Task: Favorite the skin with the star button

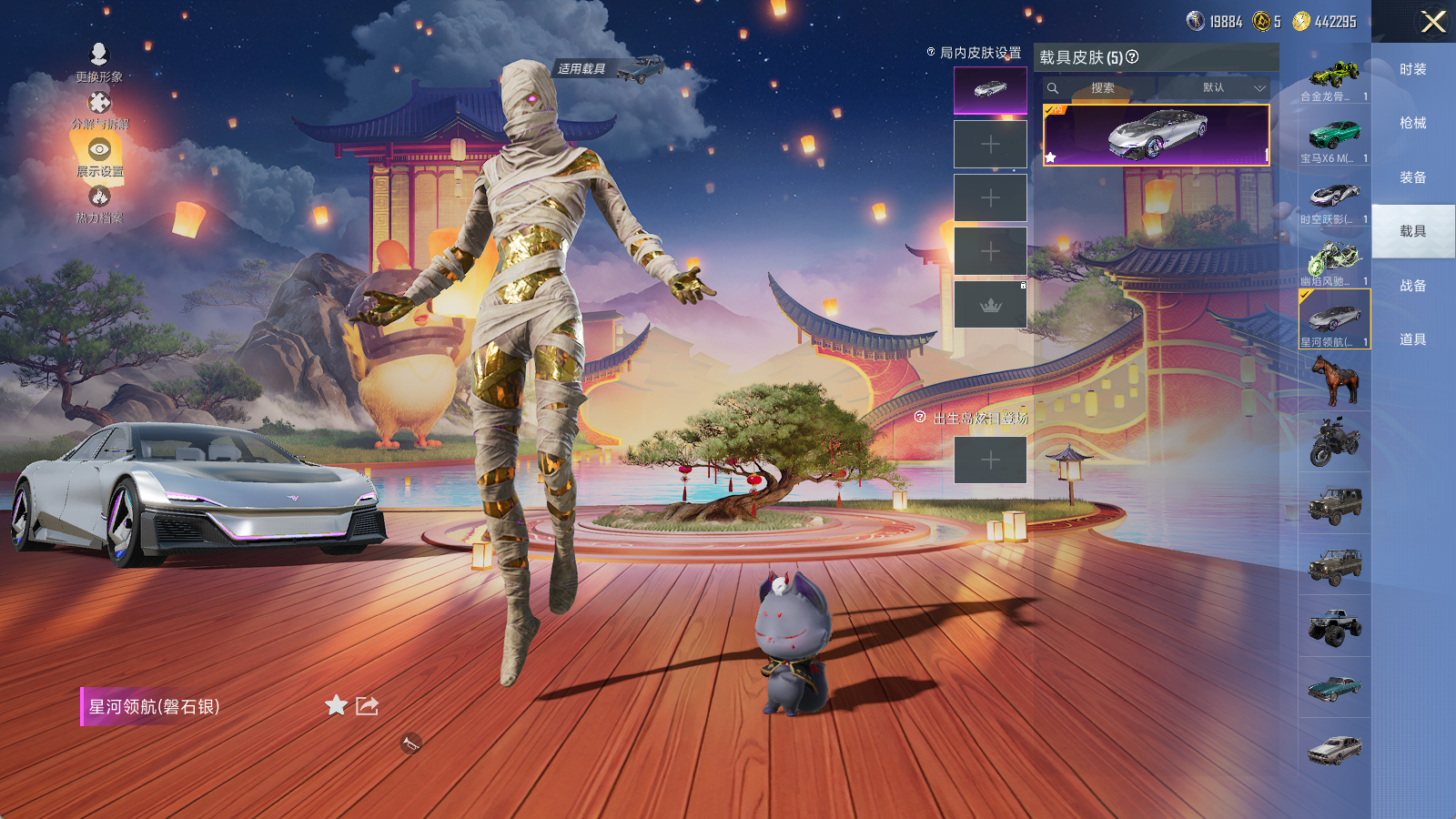Action: click(336, 705)
